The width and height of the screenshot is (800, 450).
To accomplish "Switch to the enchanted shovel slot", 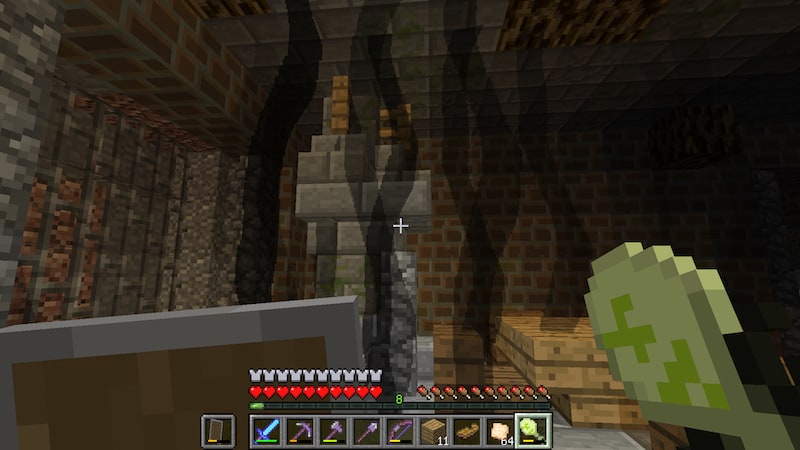I will [366, 431].
